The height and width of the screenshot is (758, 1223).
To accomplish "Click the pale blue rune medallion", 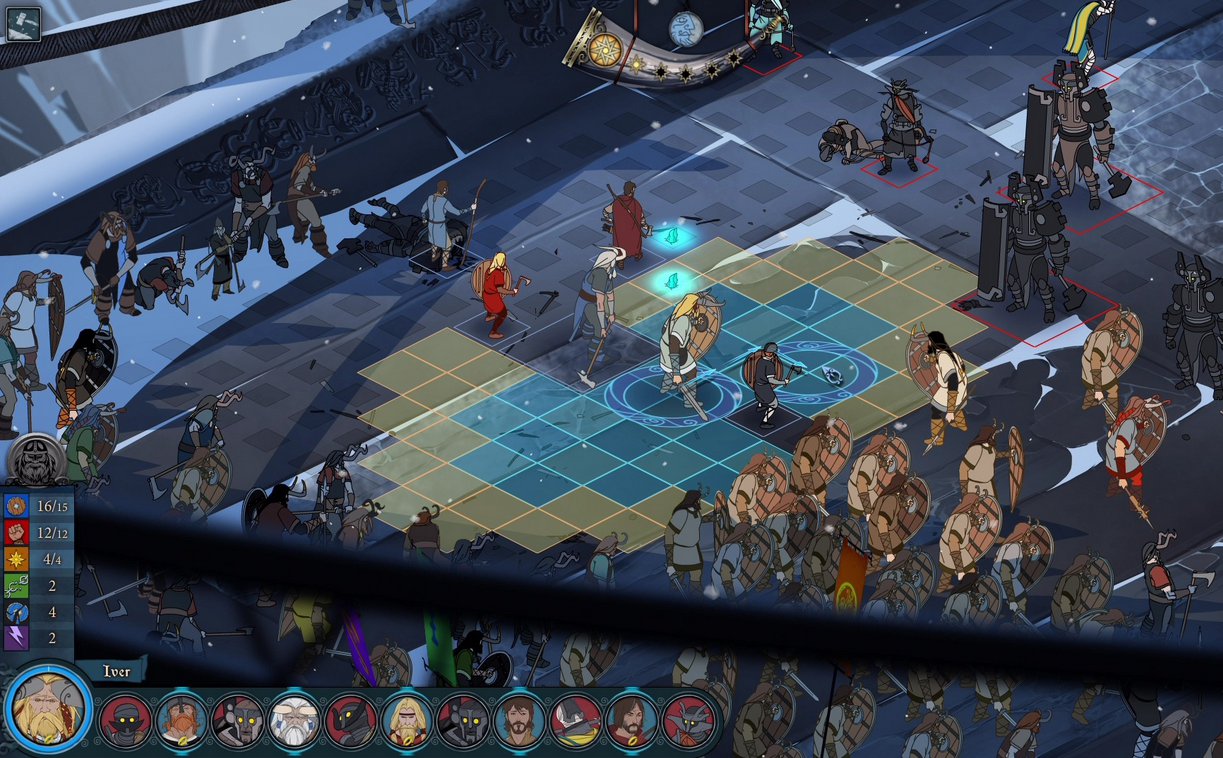I will 686,27.
